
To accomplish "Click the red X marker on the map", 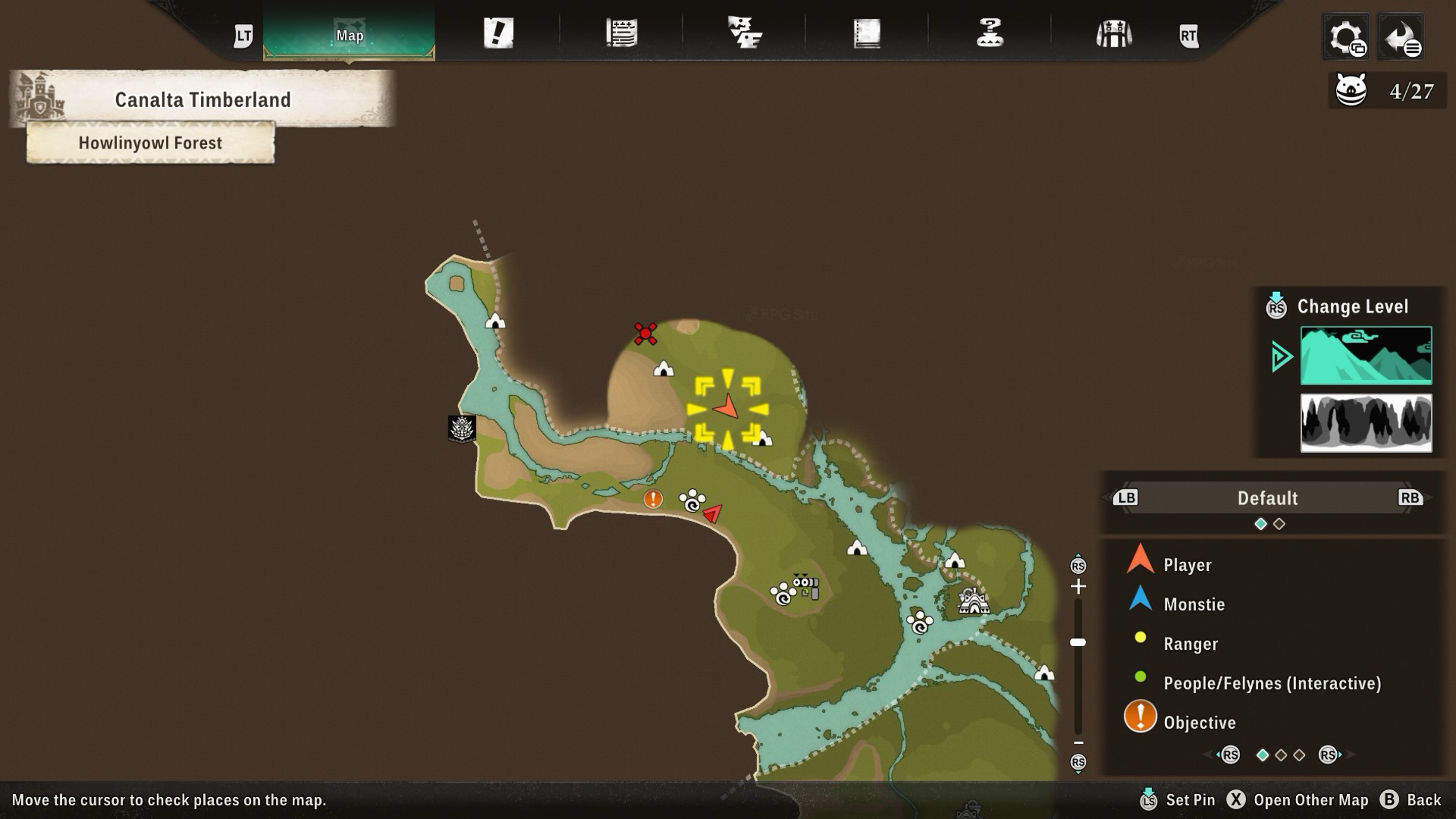I will click(645, 334).
